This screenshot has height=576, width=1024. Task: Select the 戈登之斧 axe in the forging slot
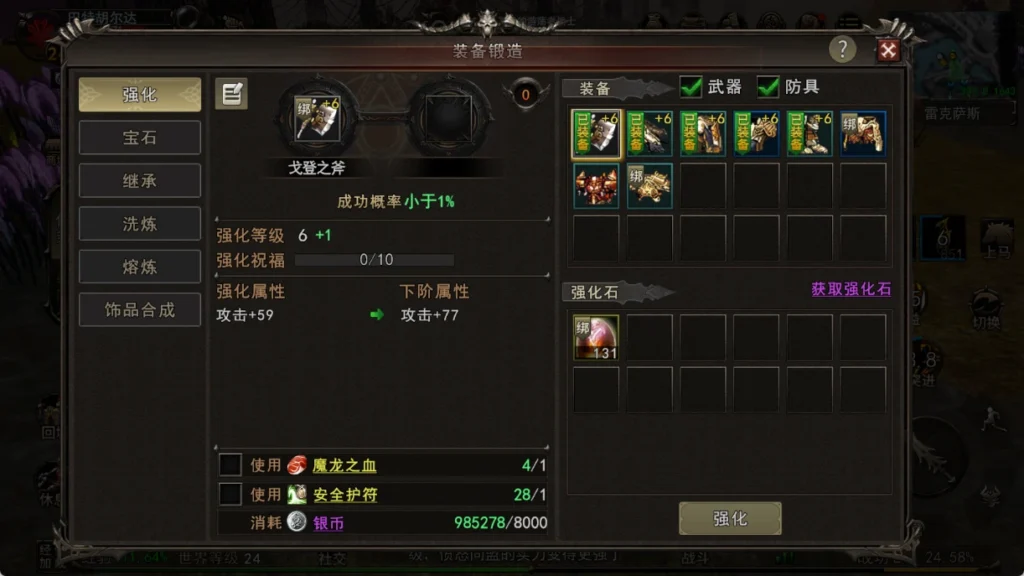[318, 119]
